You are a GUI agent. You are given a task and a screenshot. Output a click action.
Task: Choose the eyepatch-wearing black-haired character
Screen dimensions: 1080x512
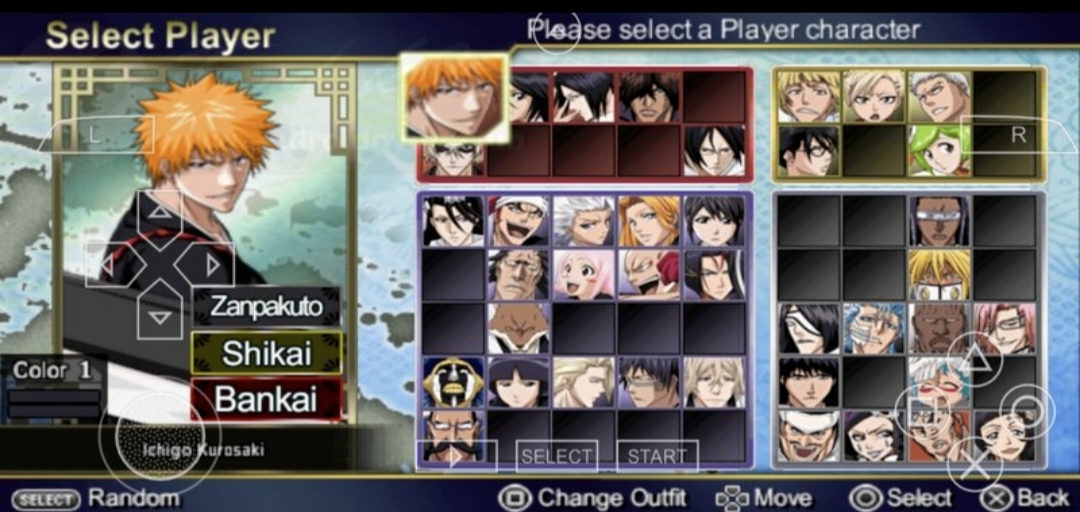809,328
